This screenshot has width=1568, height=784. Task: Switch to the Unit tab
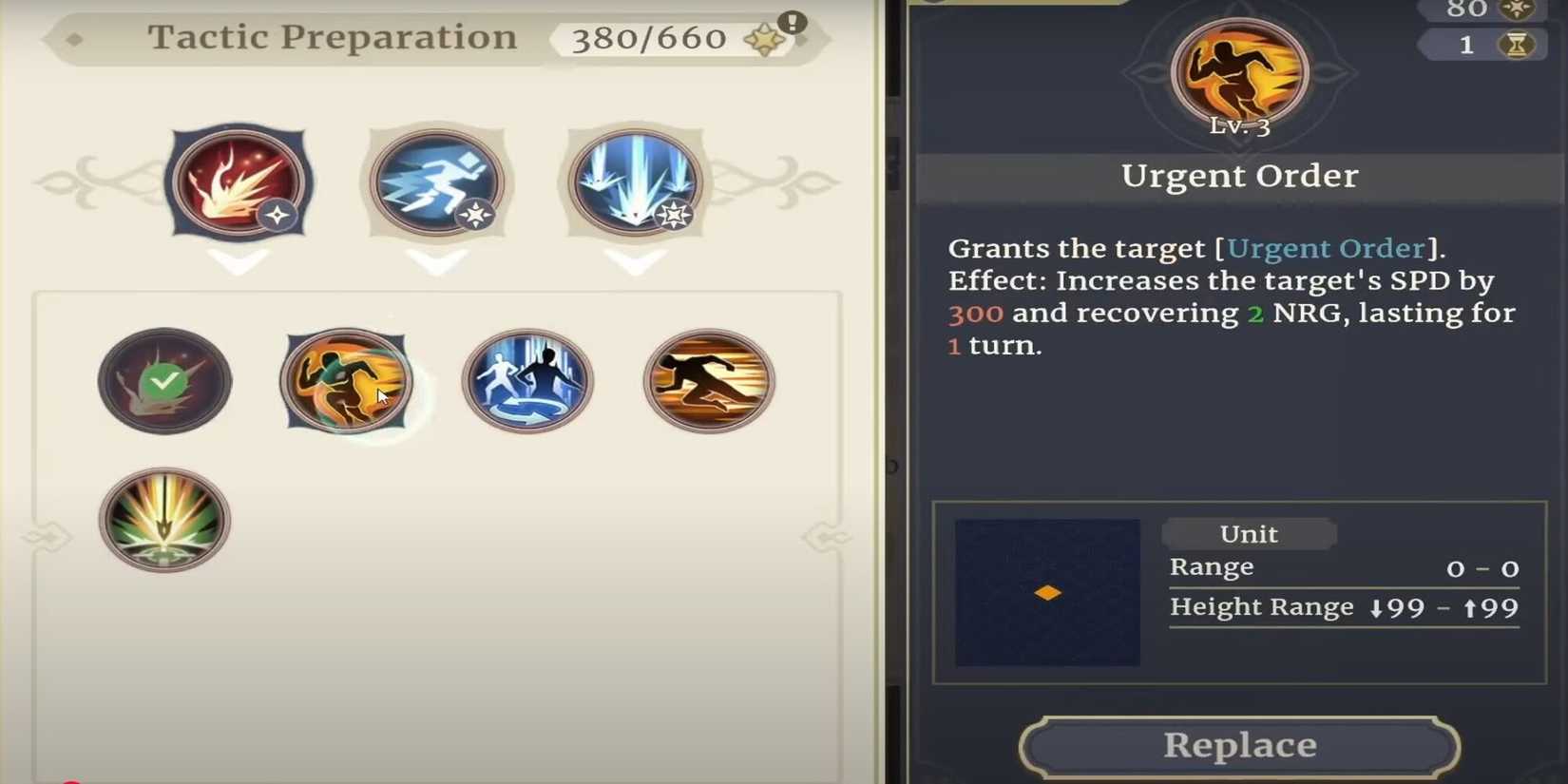[1248, 533]
